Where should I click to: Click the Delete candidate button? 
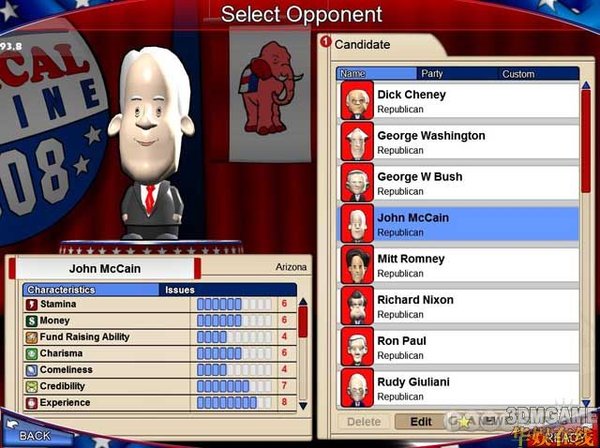pyautogui.click(x=362, y=422)
